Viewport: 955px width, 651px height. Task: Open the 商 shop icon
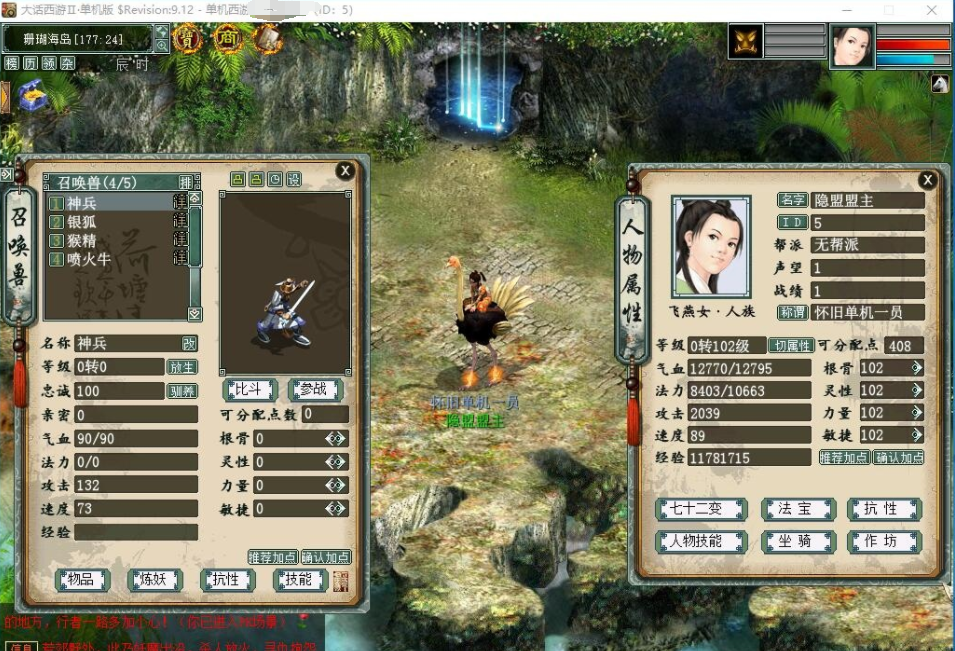coord(227,39)
